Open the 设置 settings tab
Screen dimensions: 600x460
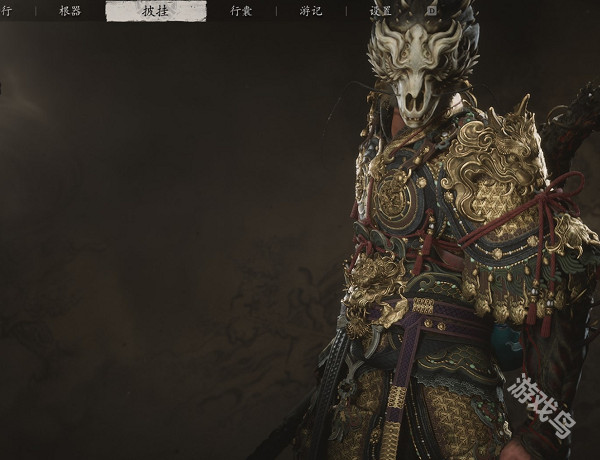click(380, 11)
